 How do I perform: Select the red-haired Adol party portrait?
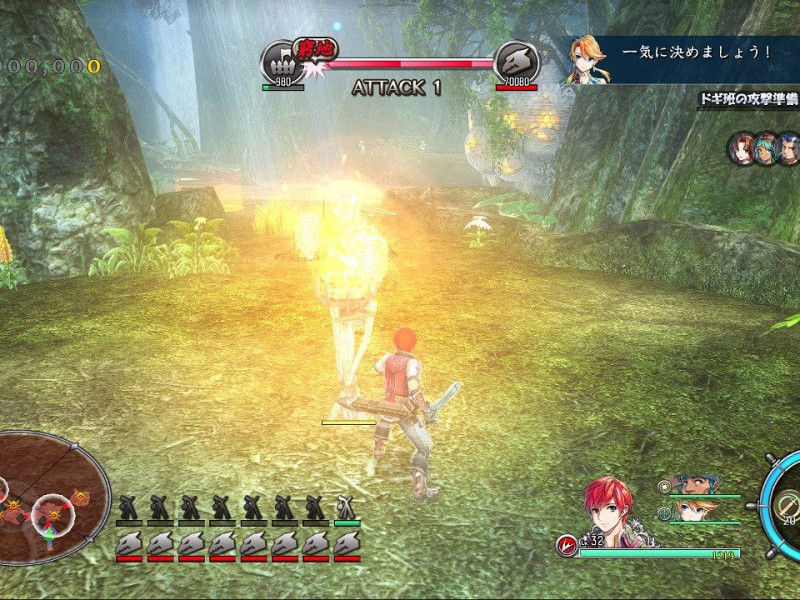[609, 508]
